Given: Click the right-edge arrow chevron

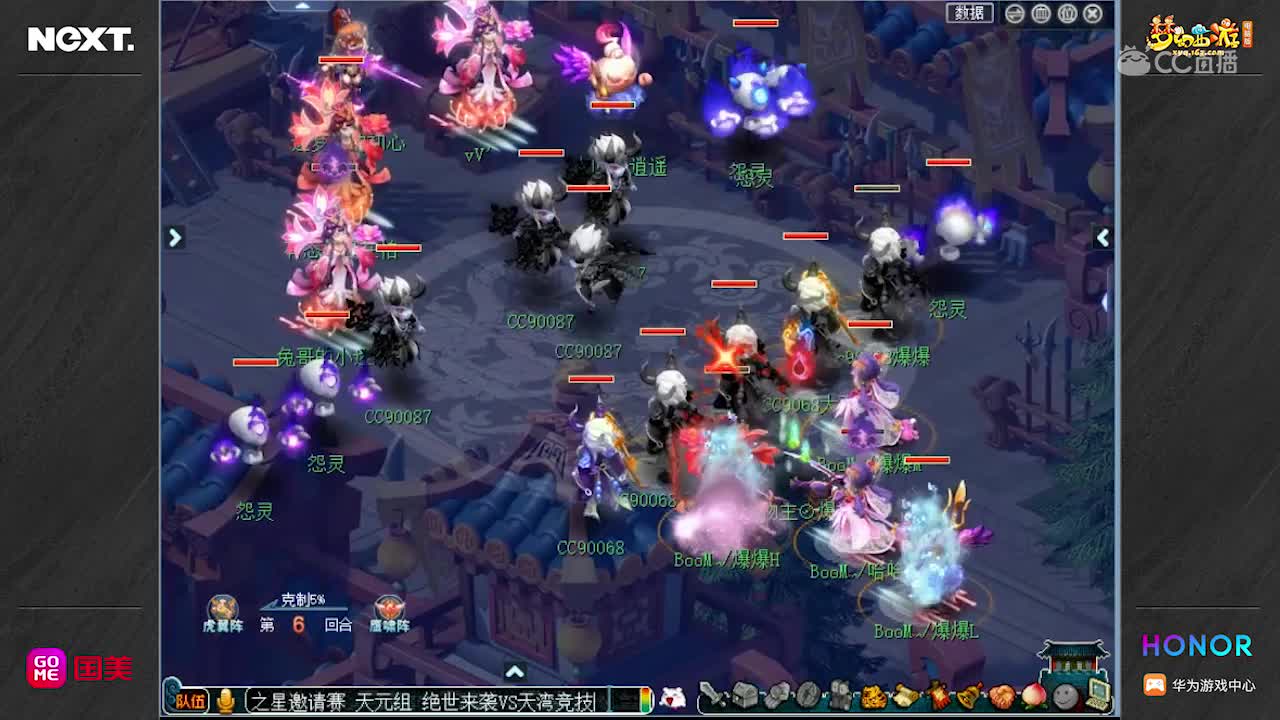Looking at the screenshot, I should 1103,238.
